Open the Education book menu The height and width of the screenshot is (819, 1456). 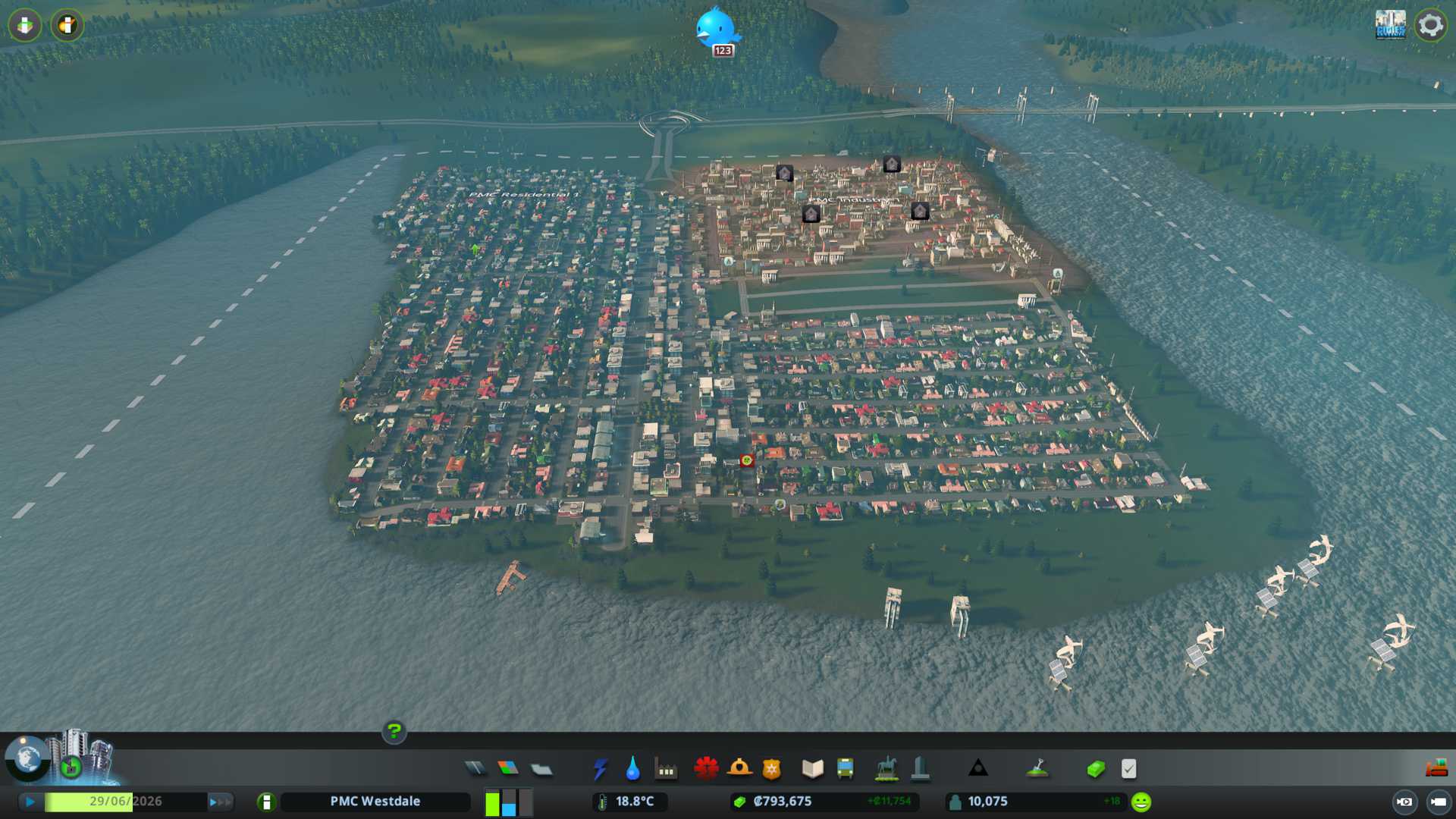click(812, 769)
